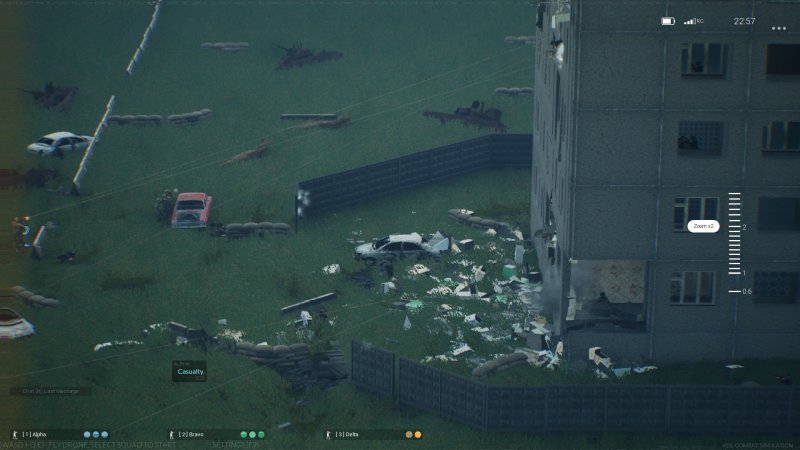Select the Alpha squad
This screenshot has height=450, width=800.
40,435
